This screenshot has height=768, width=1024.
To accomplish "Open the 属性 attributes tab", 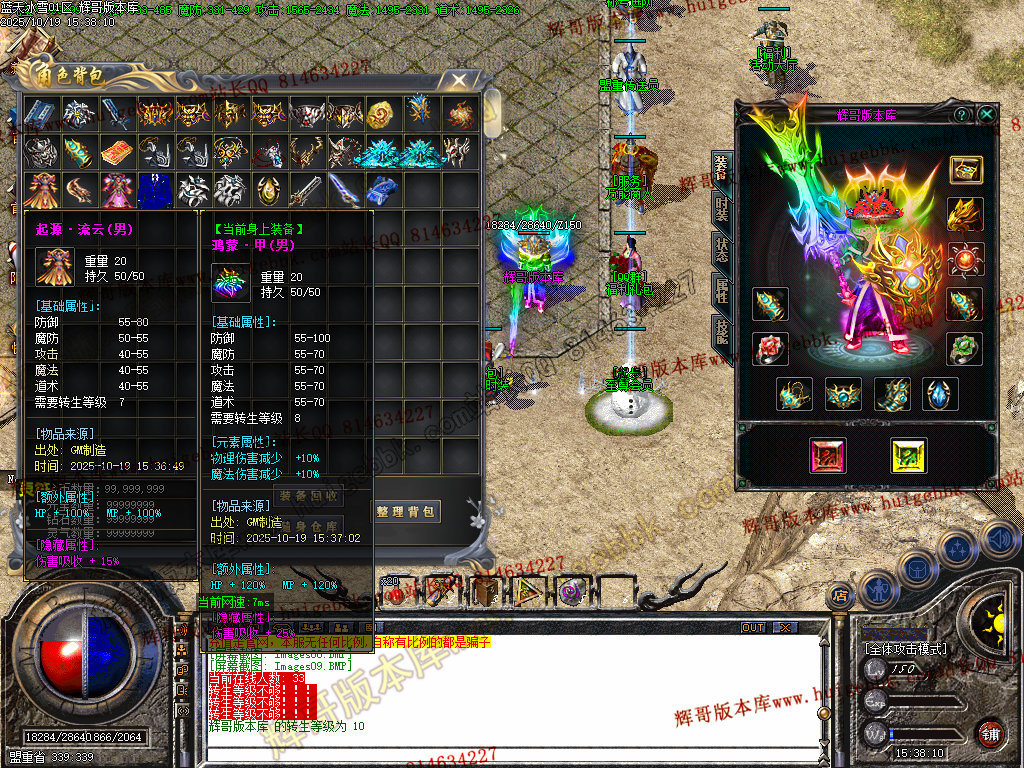I will pyautogui.click(x=722, y=291).
